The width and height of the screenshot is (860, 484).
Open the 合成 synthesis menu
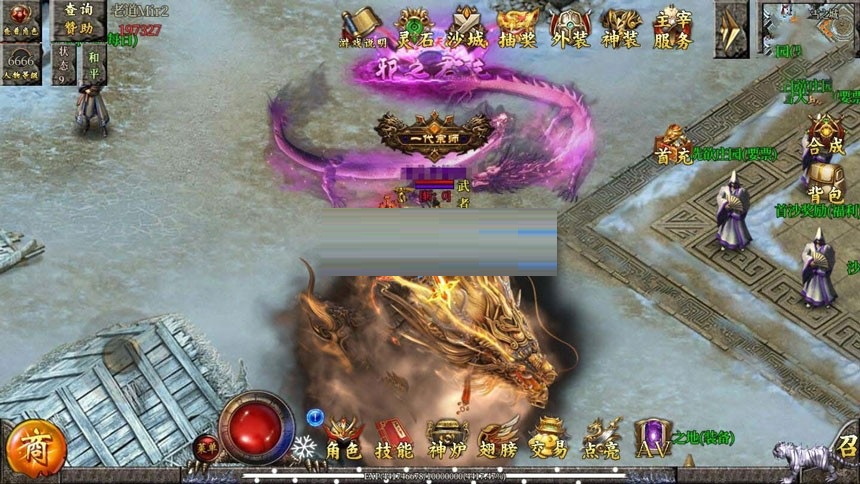click(x=825, y=135)
